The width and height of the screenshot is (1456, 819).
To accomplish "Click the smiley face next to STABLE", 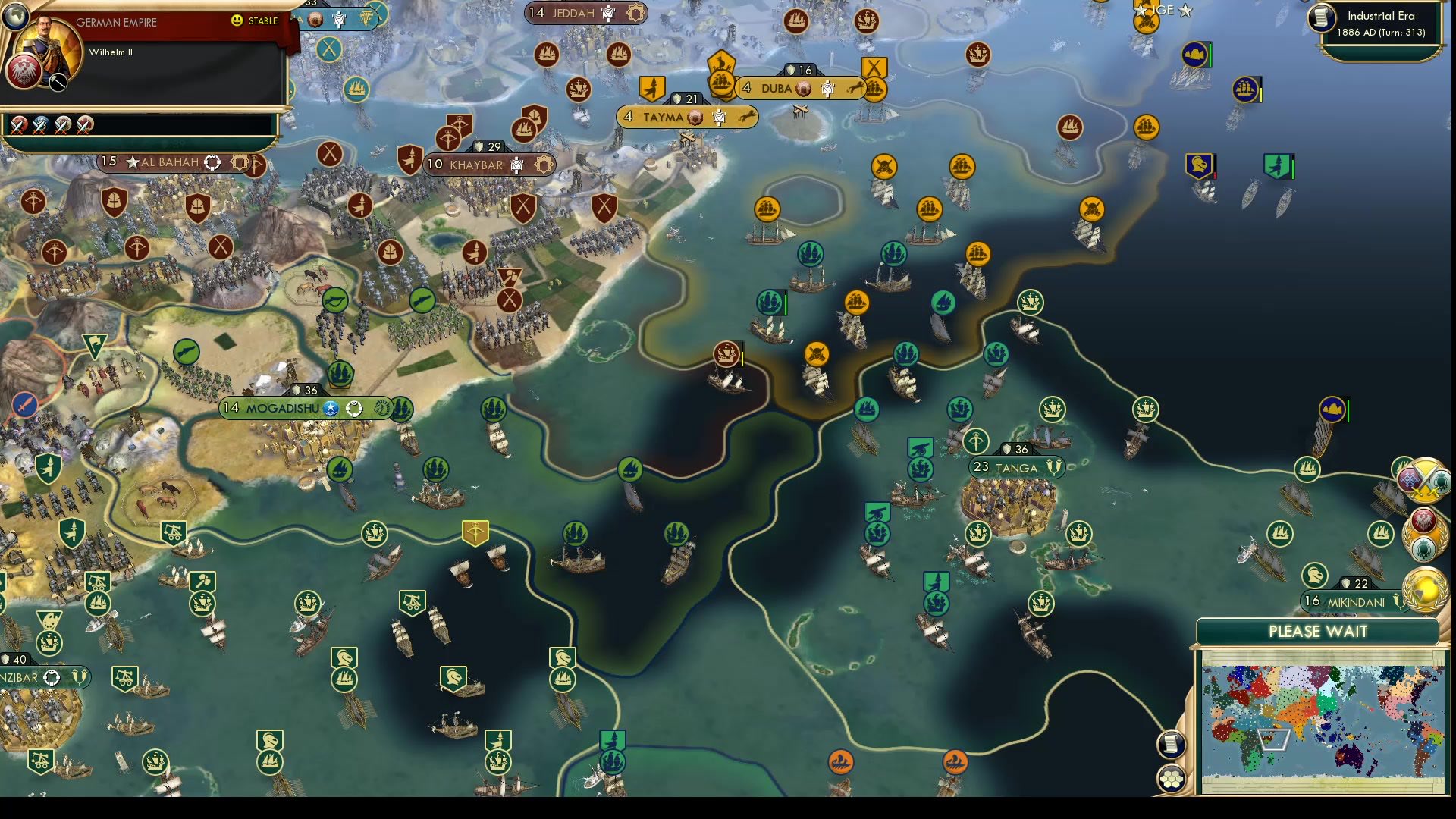I will [237, 22].
